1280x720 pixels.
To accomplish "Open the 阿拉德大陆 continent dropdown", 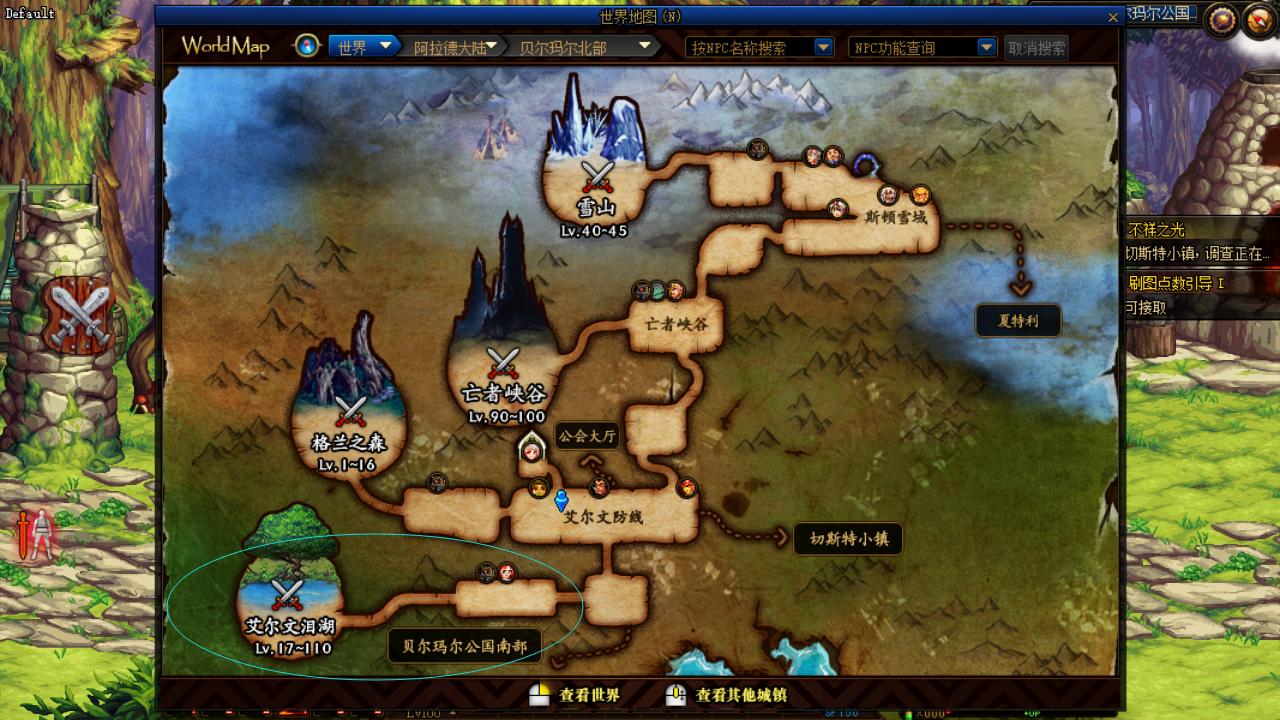I will pyautogui.click(x=492, y=46).
